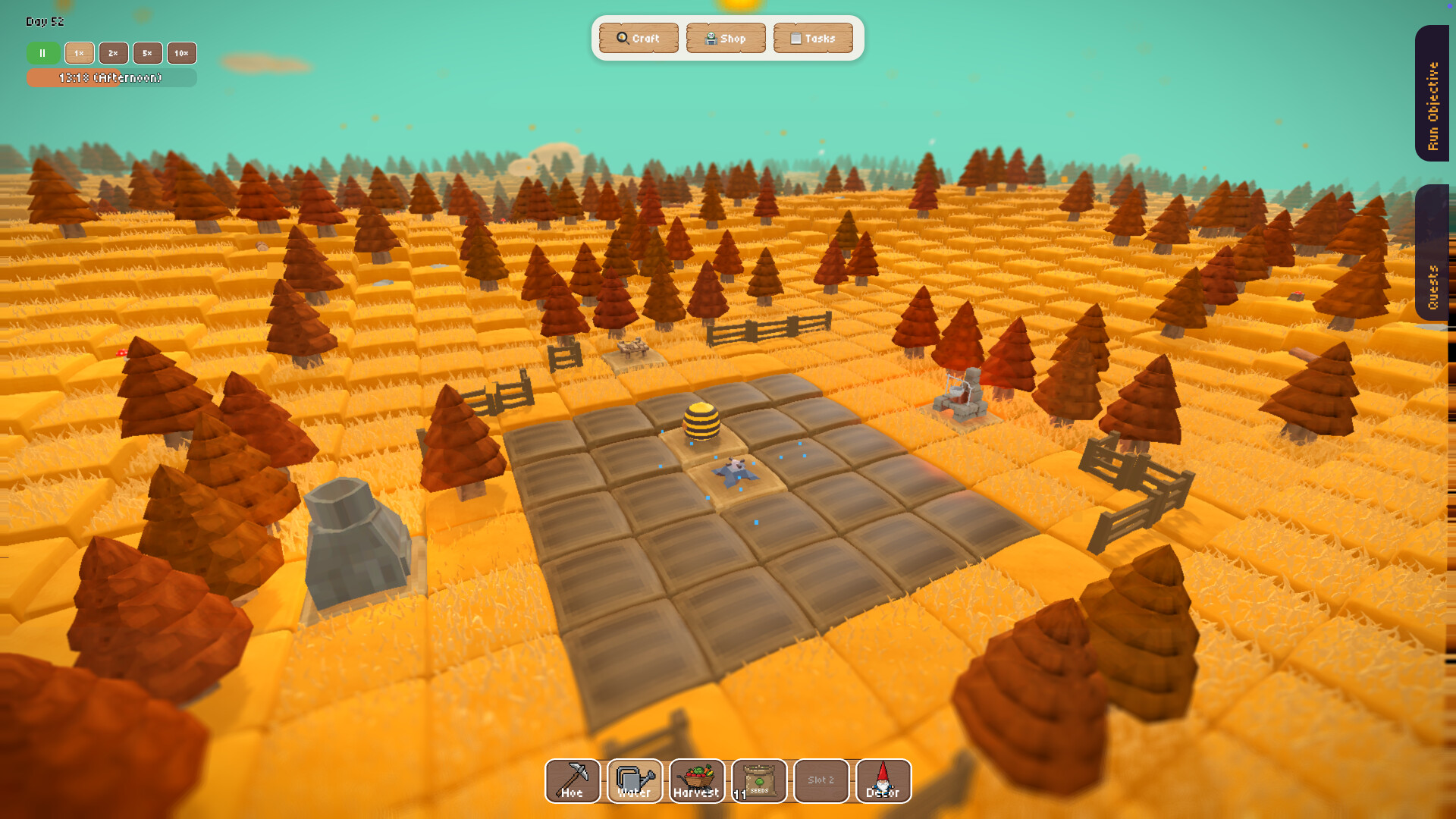
Task: Click the empty Slot 2
Action: tap(821, 780)
